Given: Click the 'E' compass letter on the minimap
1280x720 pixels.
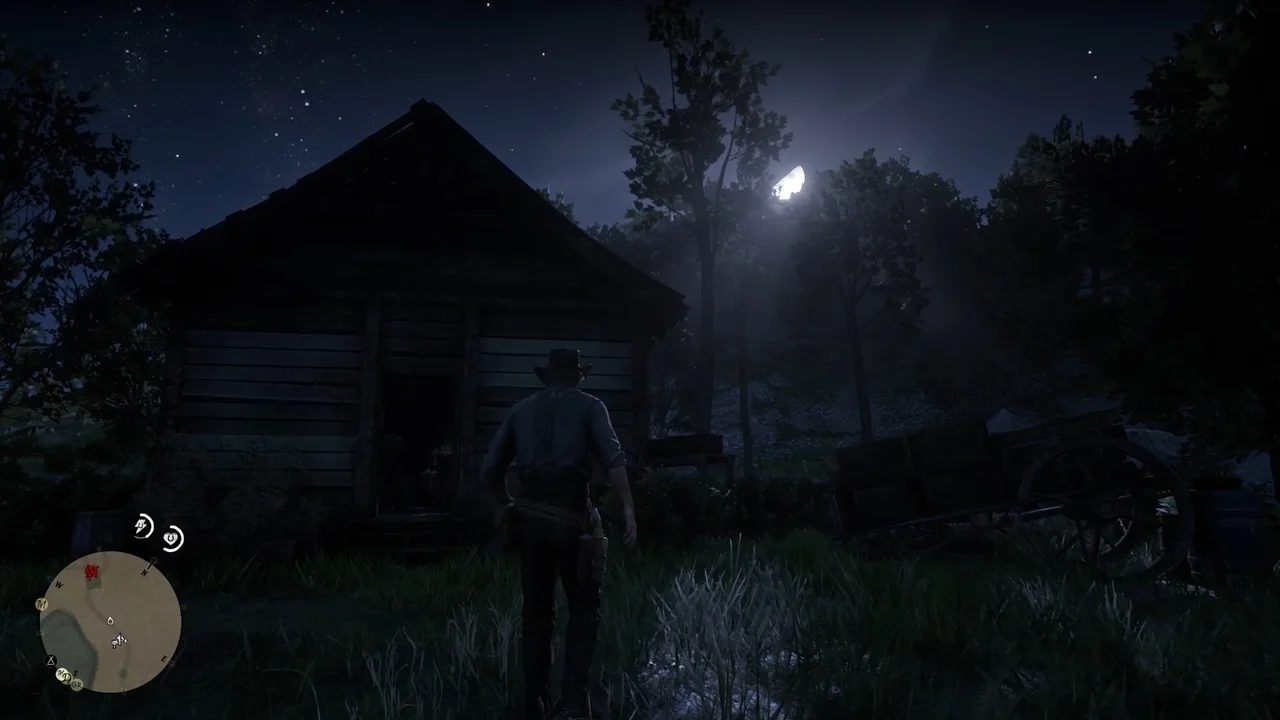Looking at the screenshot, I should click(163, 659).
